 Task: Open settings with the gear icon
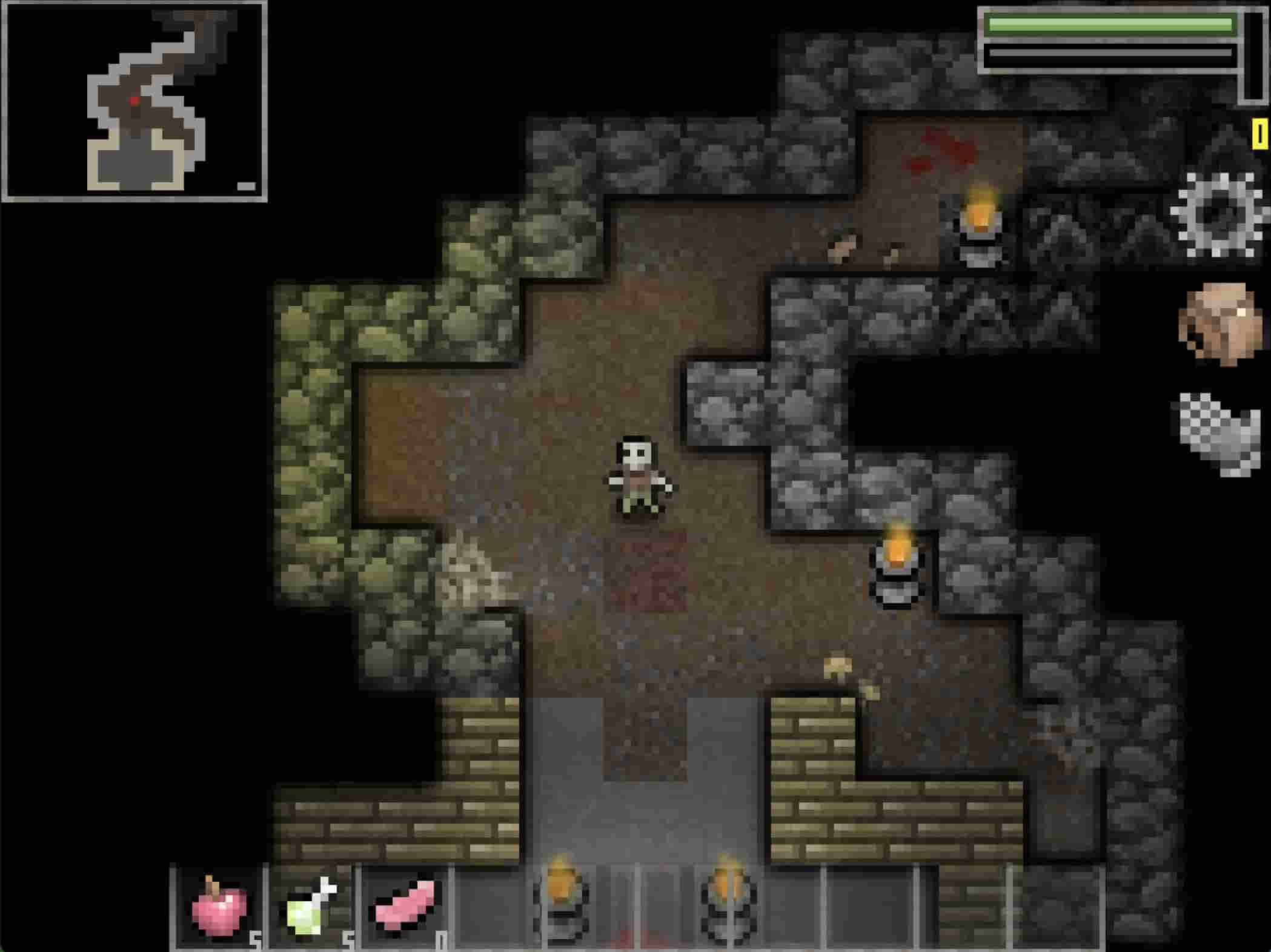click(1218, 215)
